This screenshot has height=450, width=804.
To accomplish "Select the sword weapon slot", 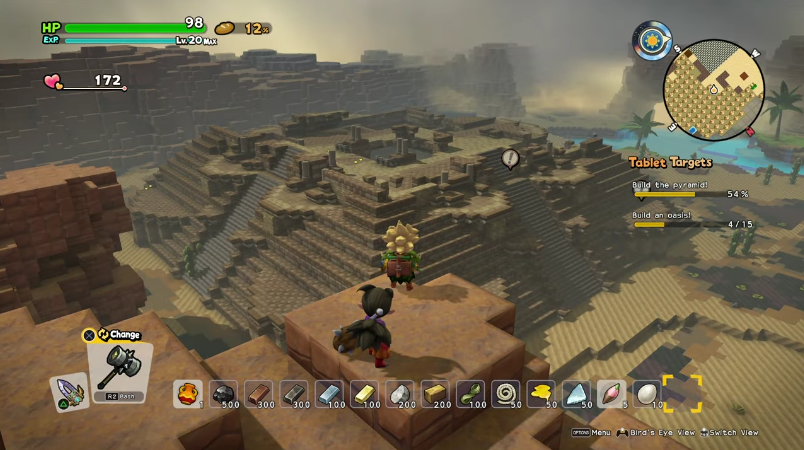I will 69,391.
